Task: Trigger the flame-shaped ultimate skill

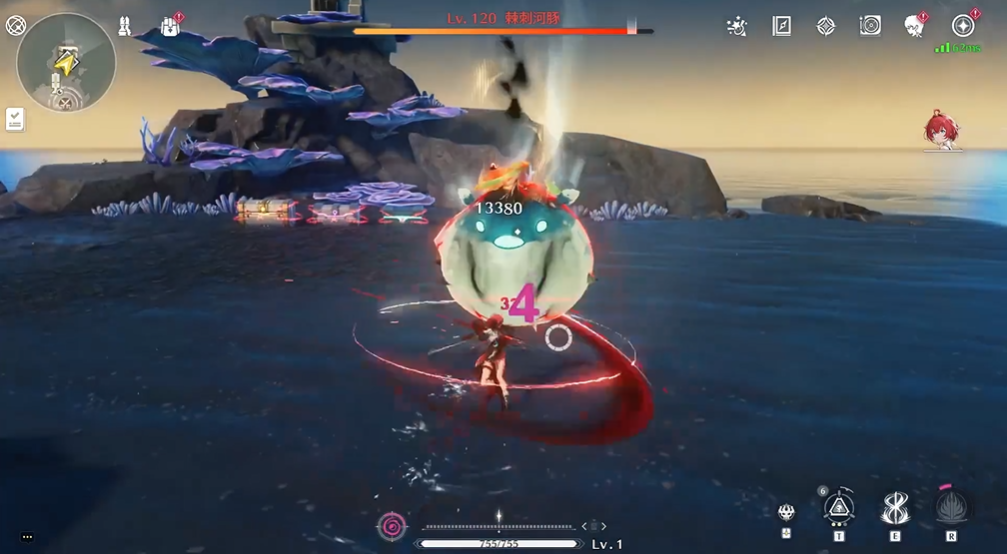Action: pyautogui.click(x=950, y=508)
